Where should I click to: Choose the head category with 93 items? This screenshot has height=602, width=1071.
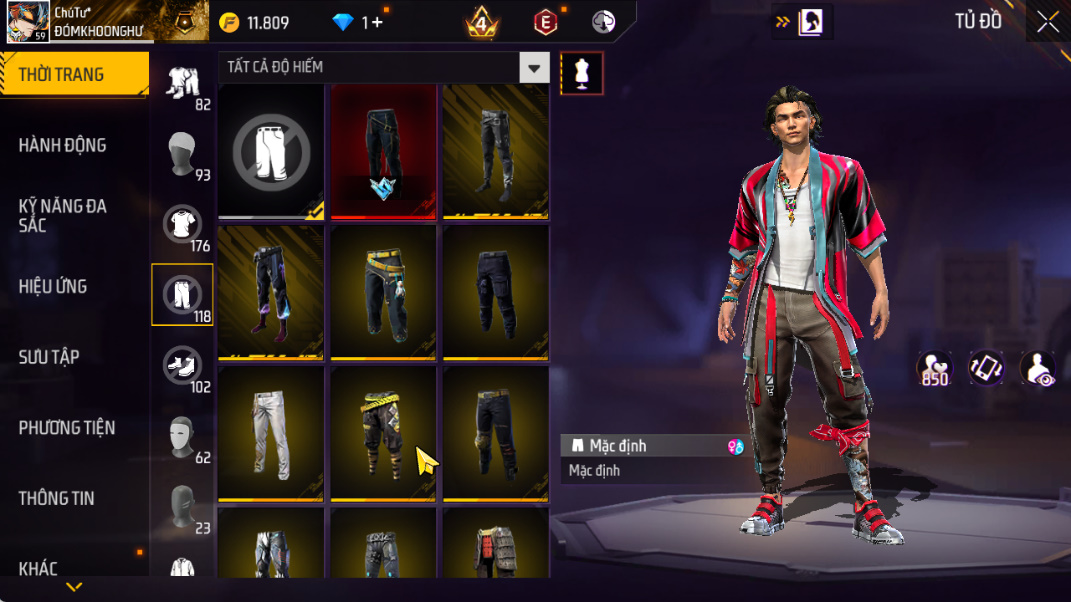click(x=182, y=153)
